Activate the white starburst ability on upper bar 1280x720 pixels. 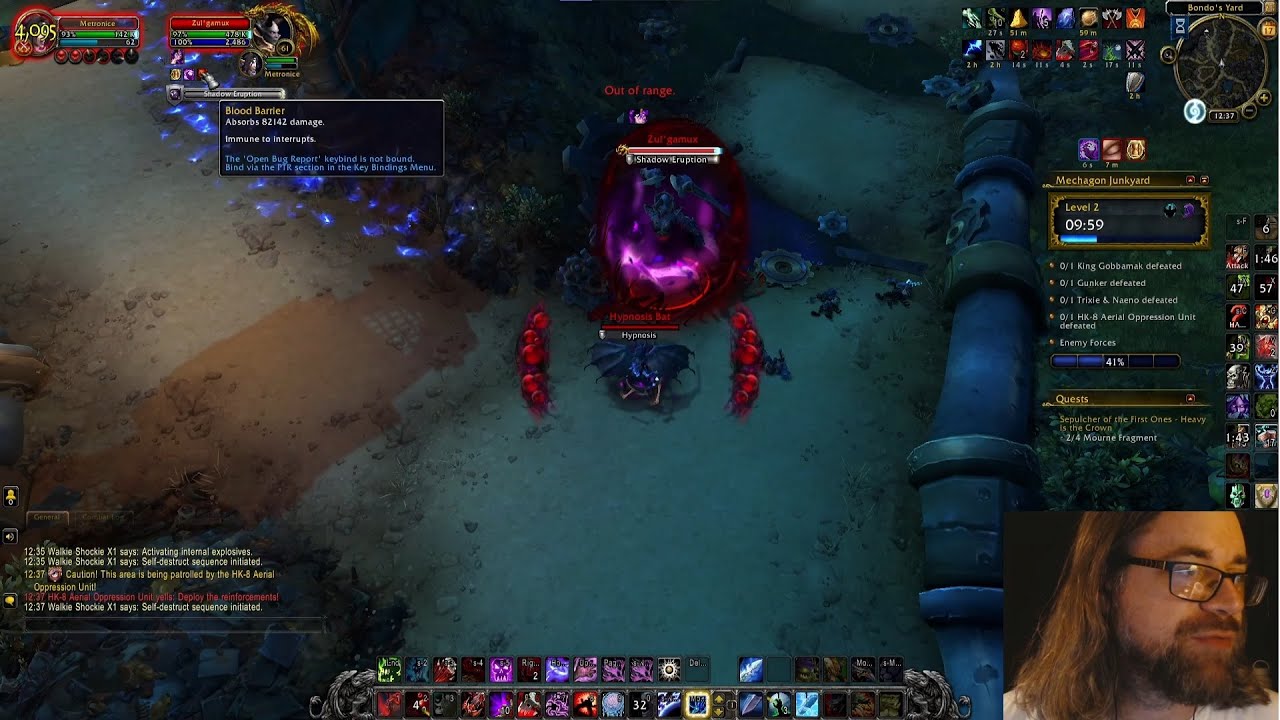point(669,668)
